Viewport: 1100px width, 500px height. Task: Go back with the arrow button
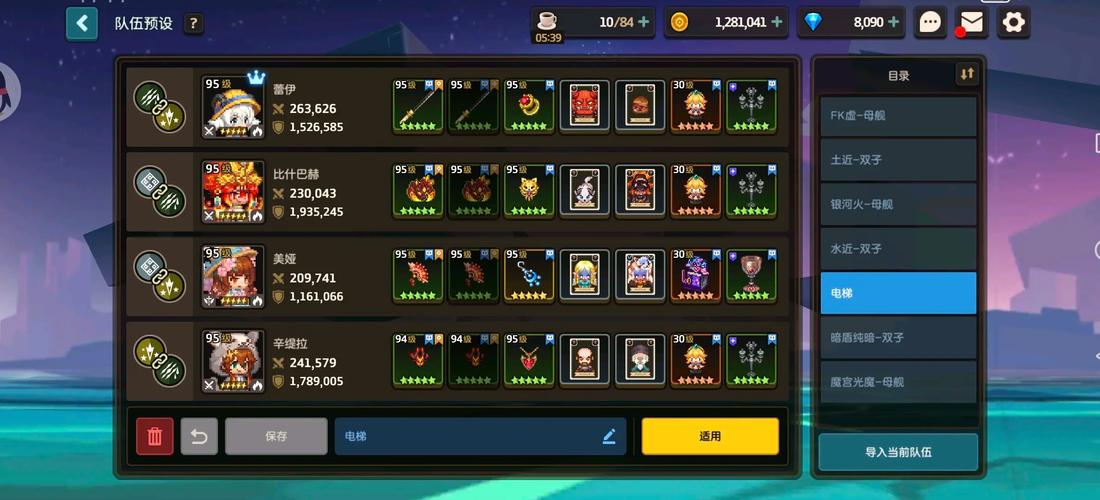click(82, 23)
